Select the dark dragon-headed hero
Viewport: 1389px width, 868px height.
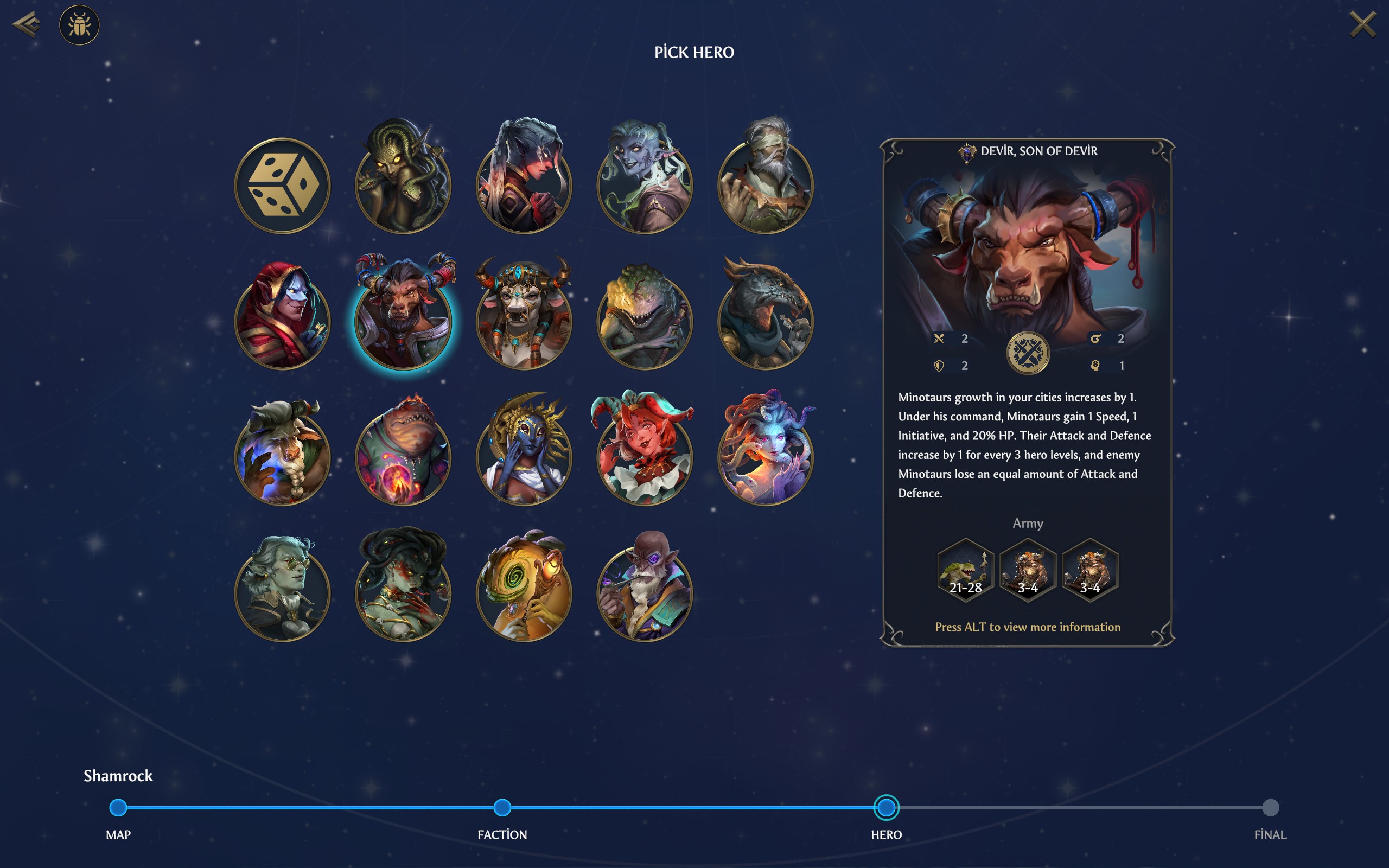(x=765, y=318)
